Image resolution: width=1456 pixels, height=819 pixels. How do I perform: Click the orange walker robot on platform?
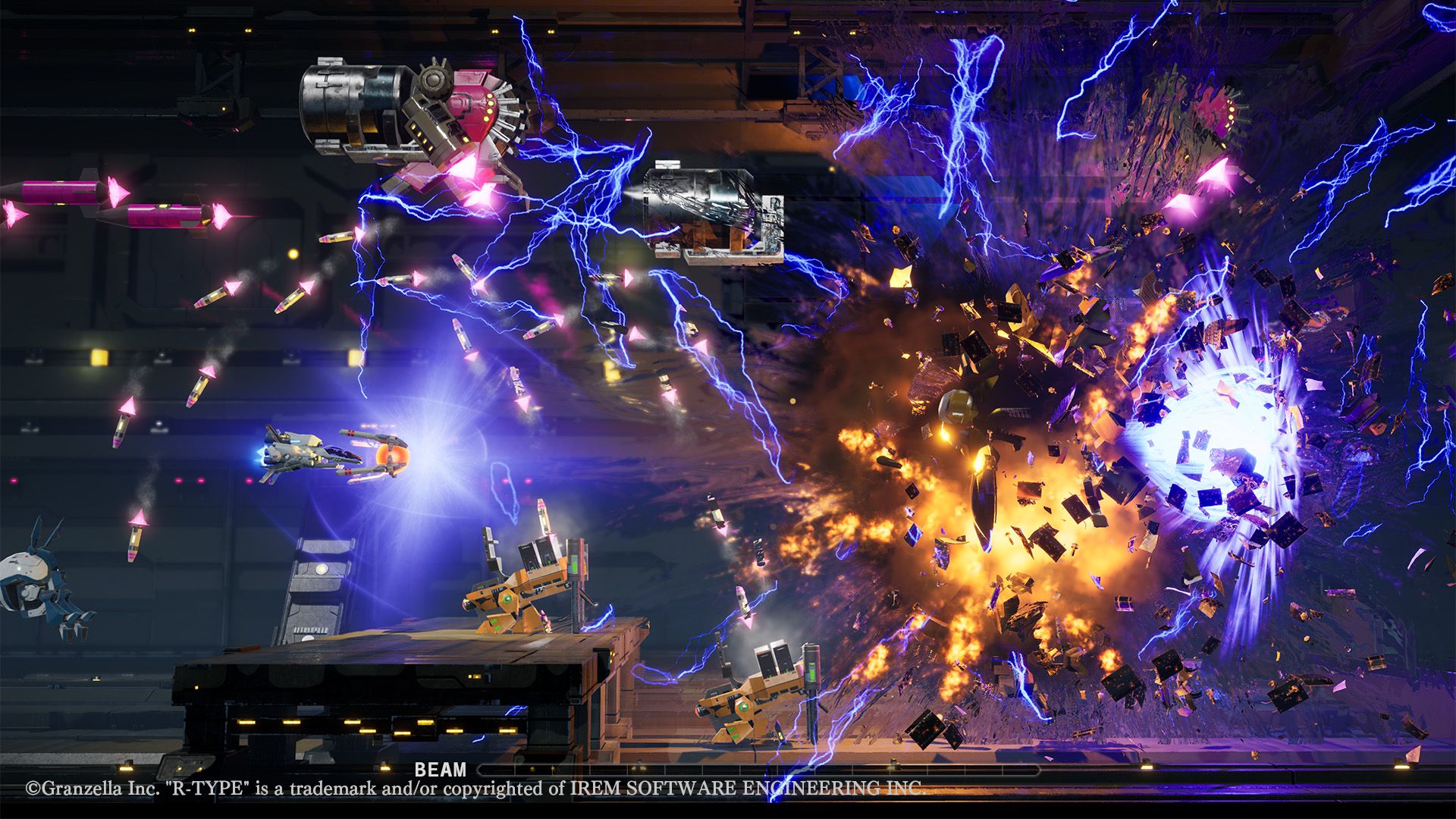coord(523,599)
